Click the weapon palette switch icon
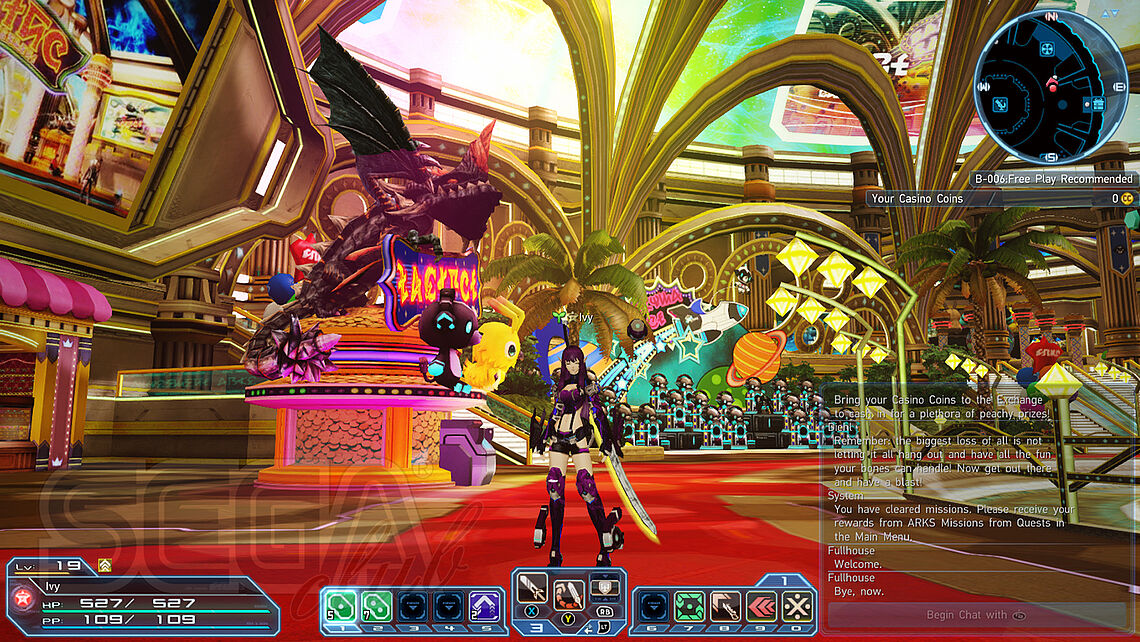1140x642 pixels. 603,588
